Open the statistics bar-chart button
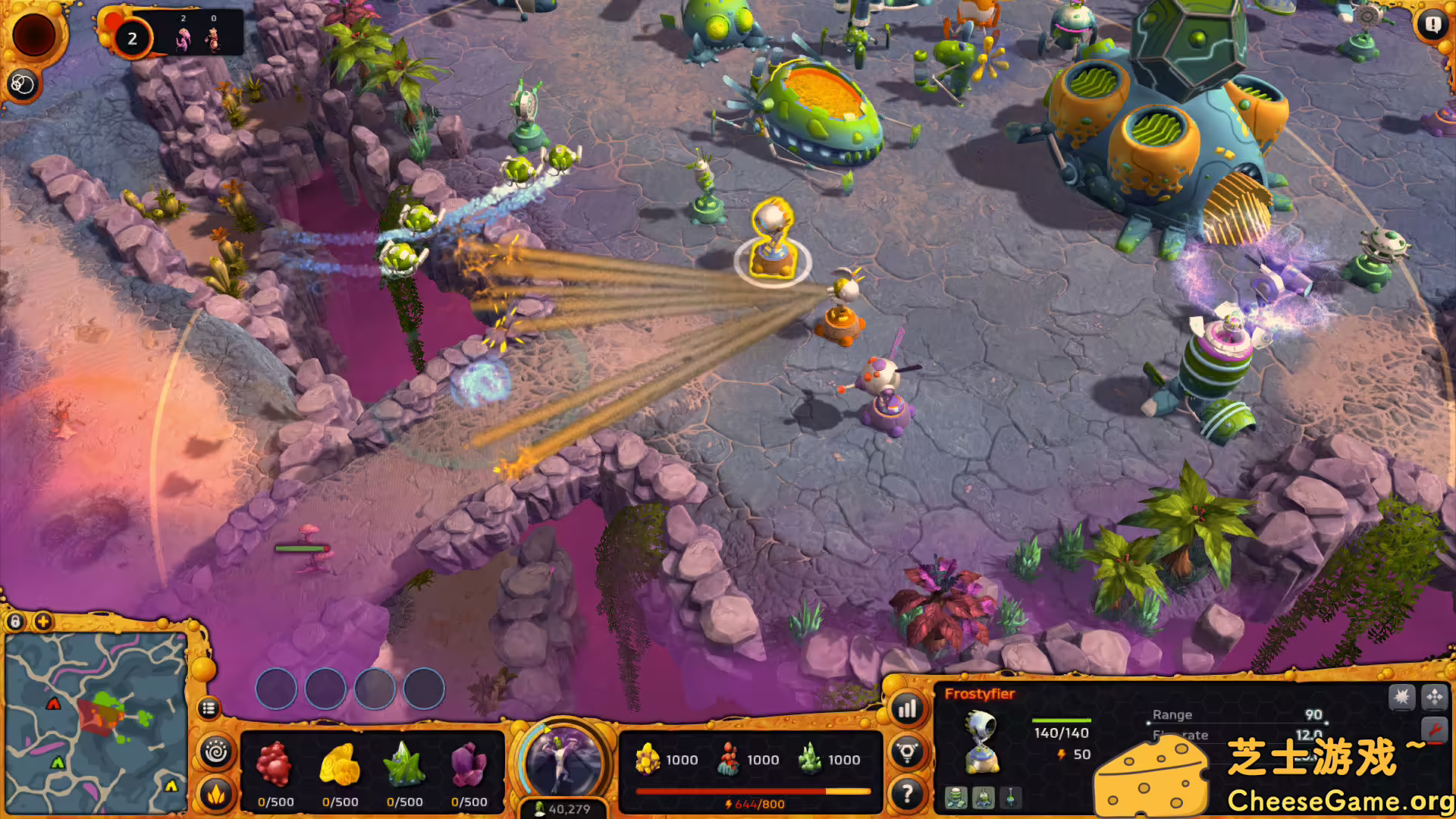This screenshot has height=819, width=1456. (907, 709)
